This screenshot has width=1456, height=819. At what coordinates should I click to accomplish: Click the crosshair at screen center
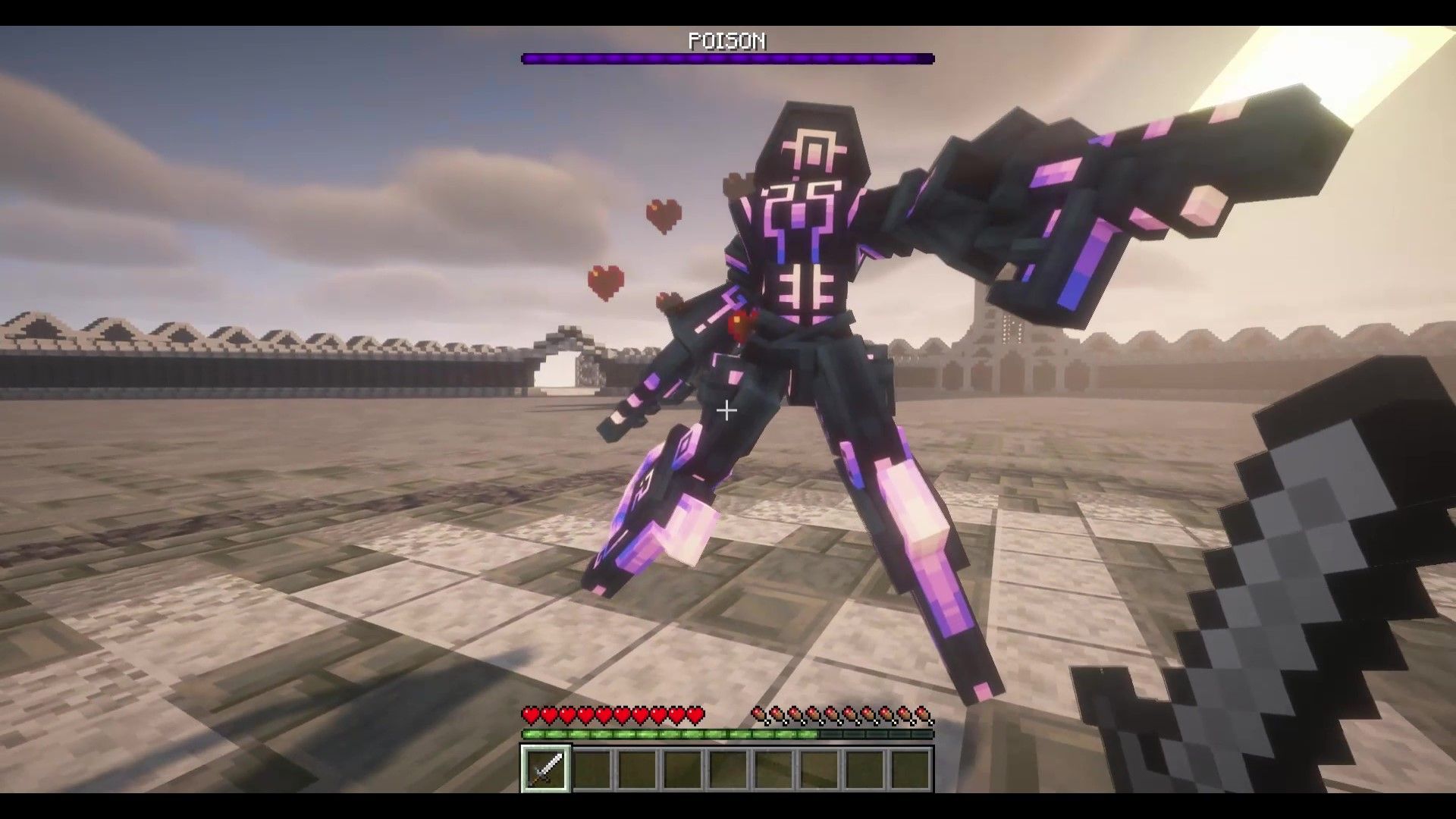coord(726,411)
